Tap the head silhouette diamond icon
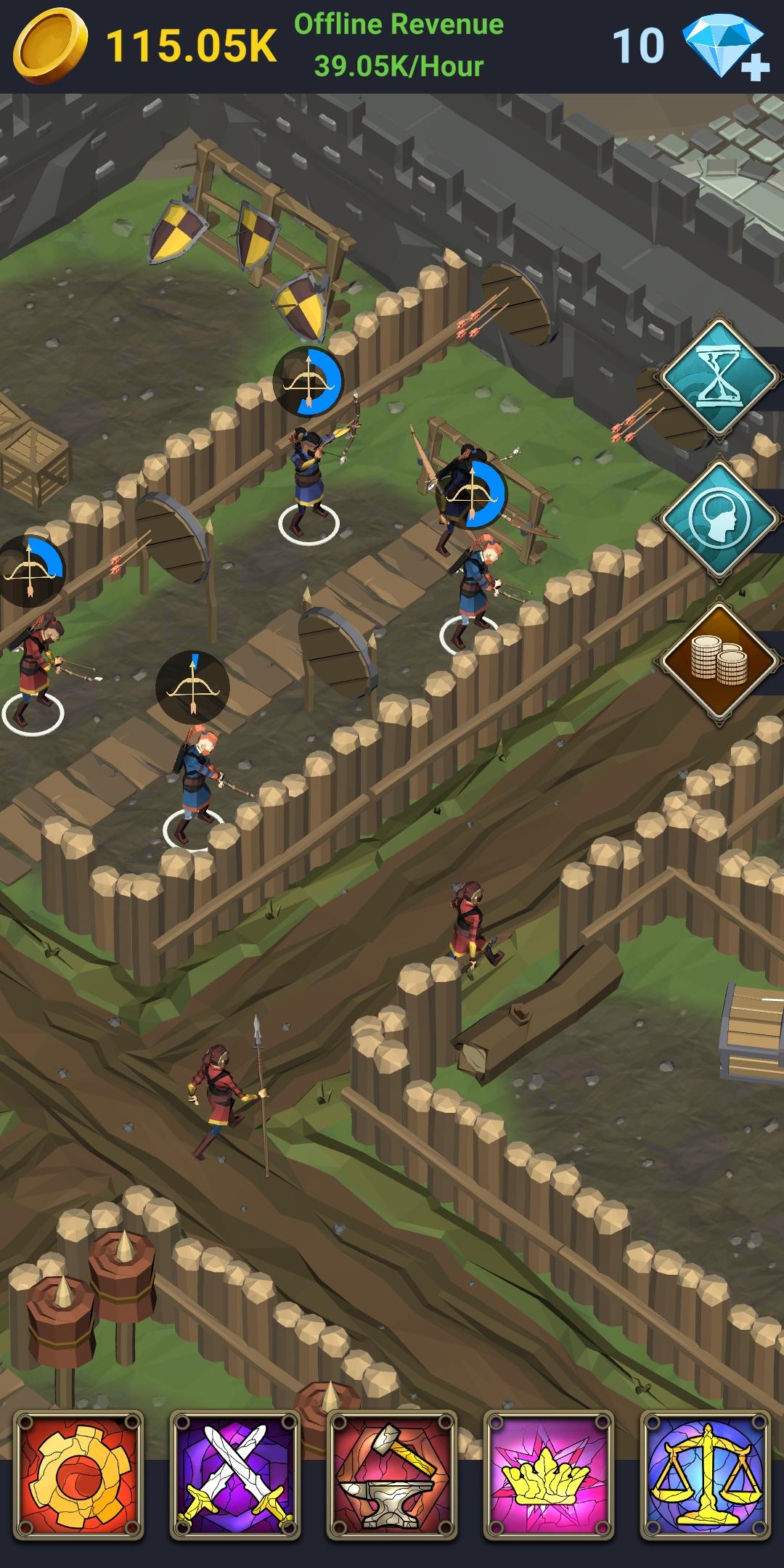 [719, 520]
